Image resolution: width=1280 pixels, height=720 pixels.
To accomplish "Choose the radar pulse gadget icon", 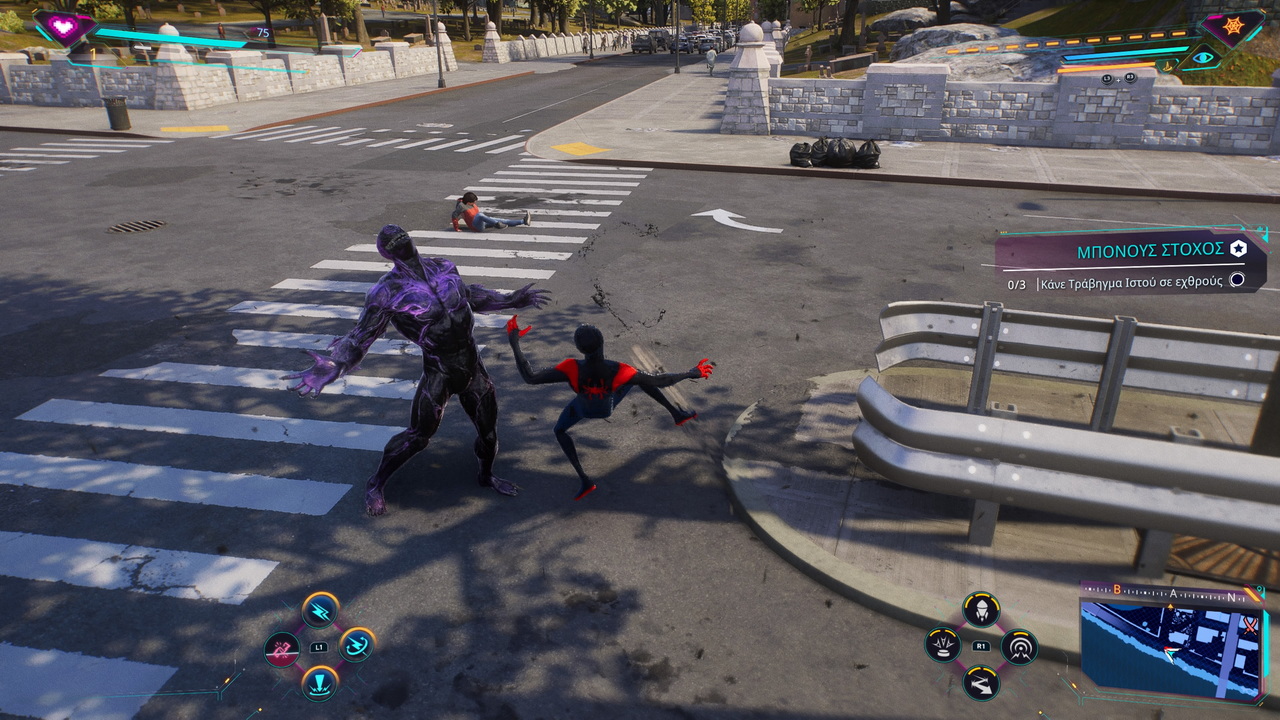I will [1019, 647].
